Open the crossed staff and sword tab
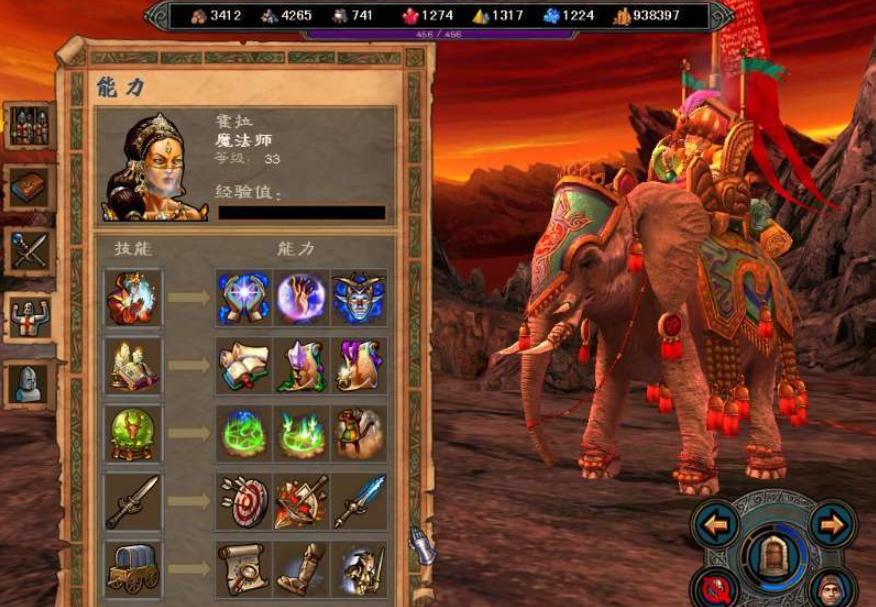This screenshot has width=876, height=607. click(28, 250)
